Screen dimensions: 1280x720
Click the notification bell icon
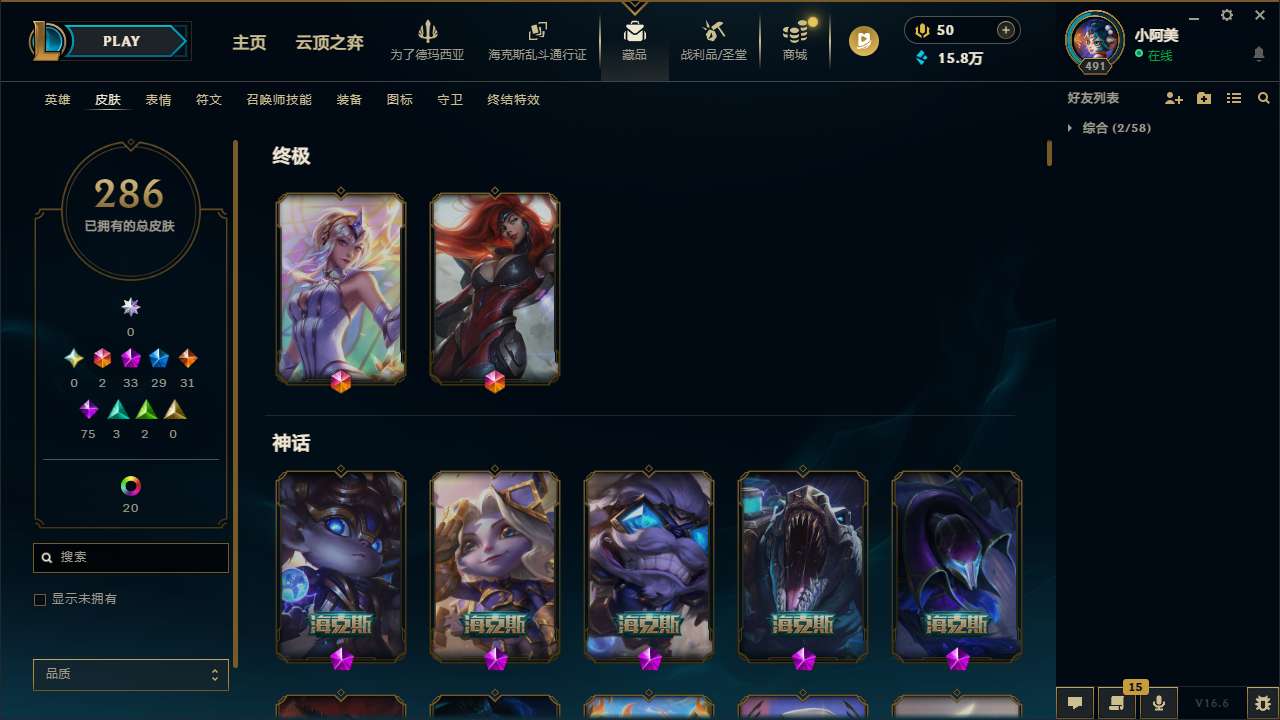tap(1258, 52)
